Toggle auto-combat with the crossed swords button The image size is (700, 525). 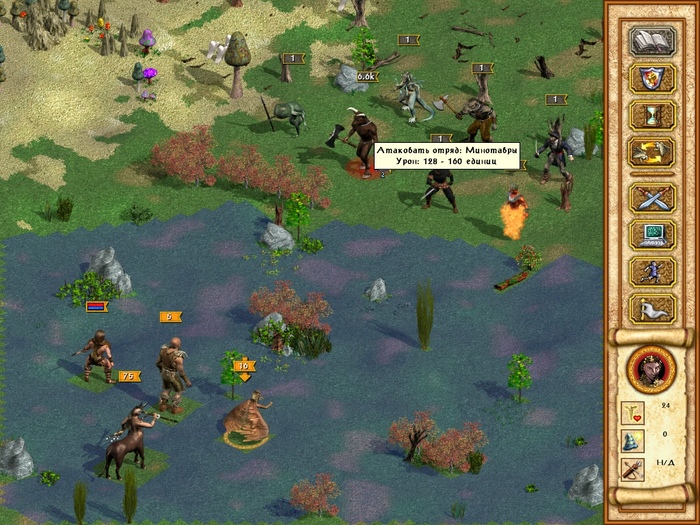(651, 197)
